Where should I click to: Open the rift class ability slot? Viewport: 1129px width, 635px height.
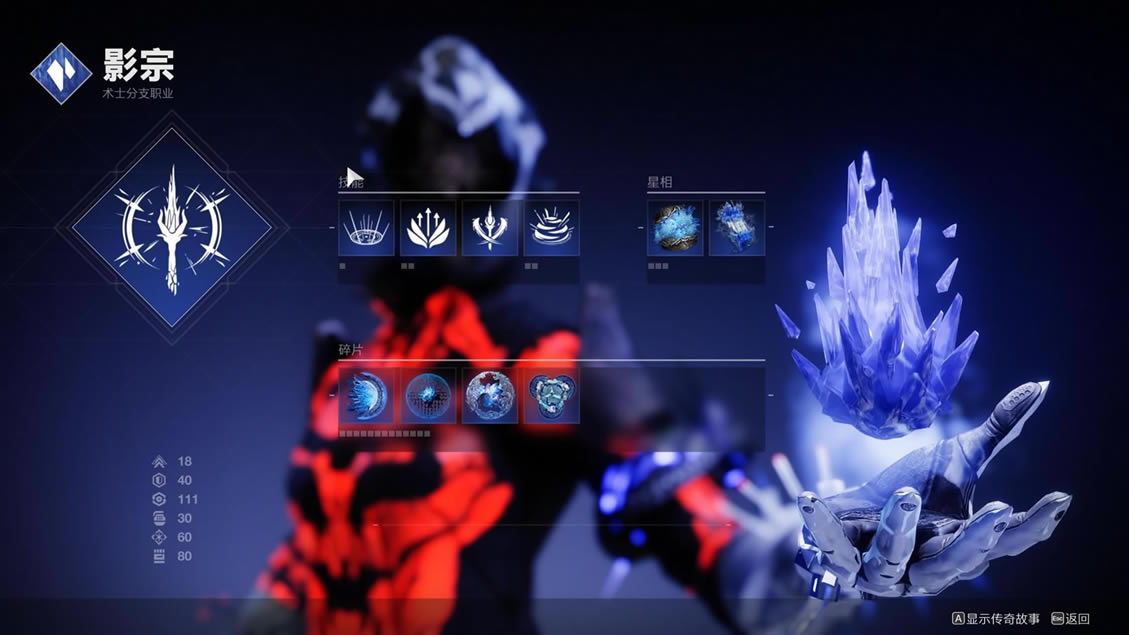[x=366, y=228]
